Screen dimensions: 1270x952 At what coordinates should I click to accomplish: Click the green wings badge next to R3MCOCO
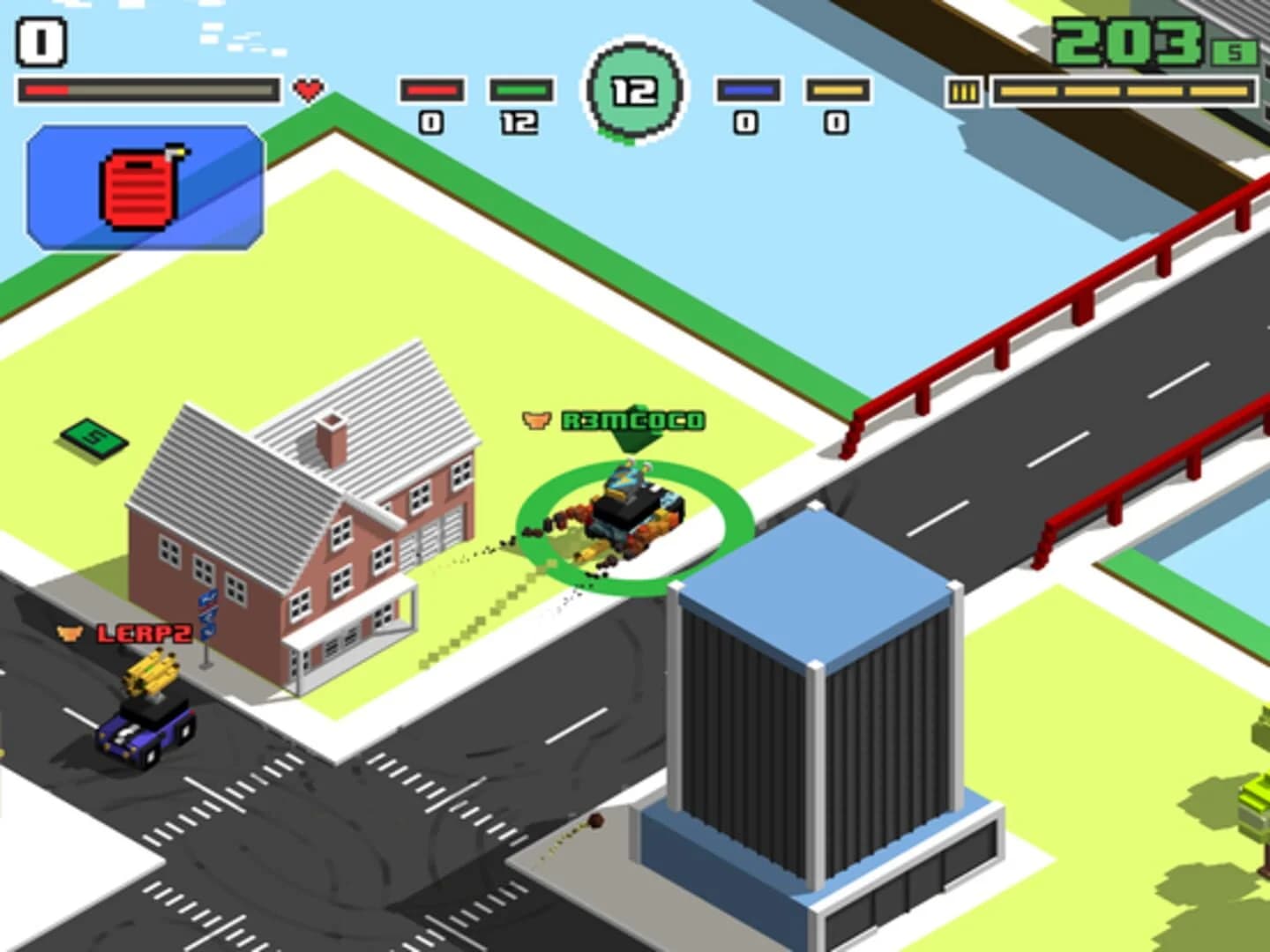coord(535,420)
